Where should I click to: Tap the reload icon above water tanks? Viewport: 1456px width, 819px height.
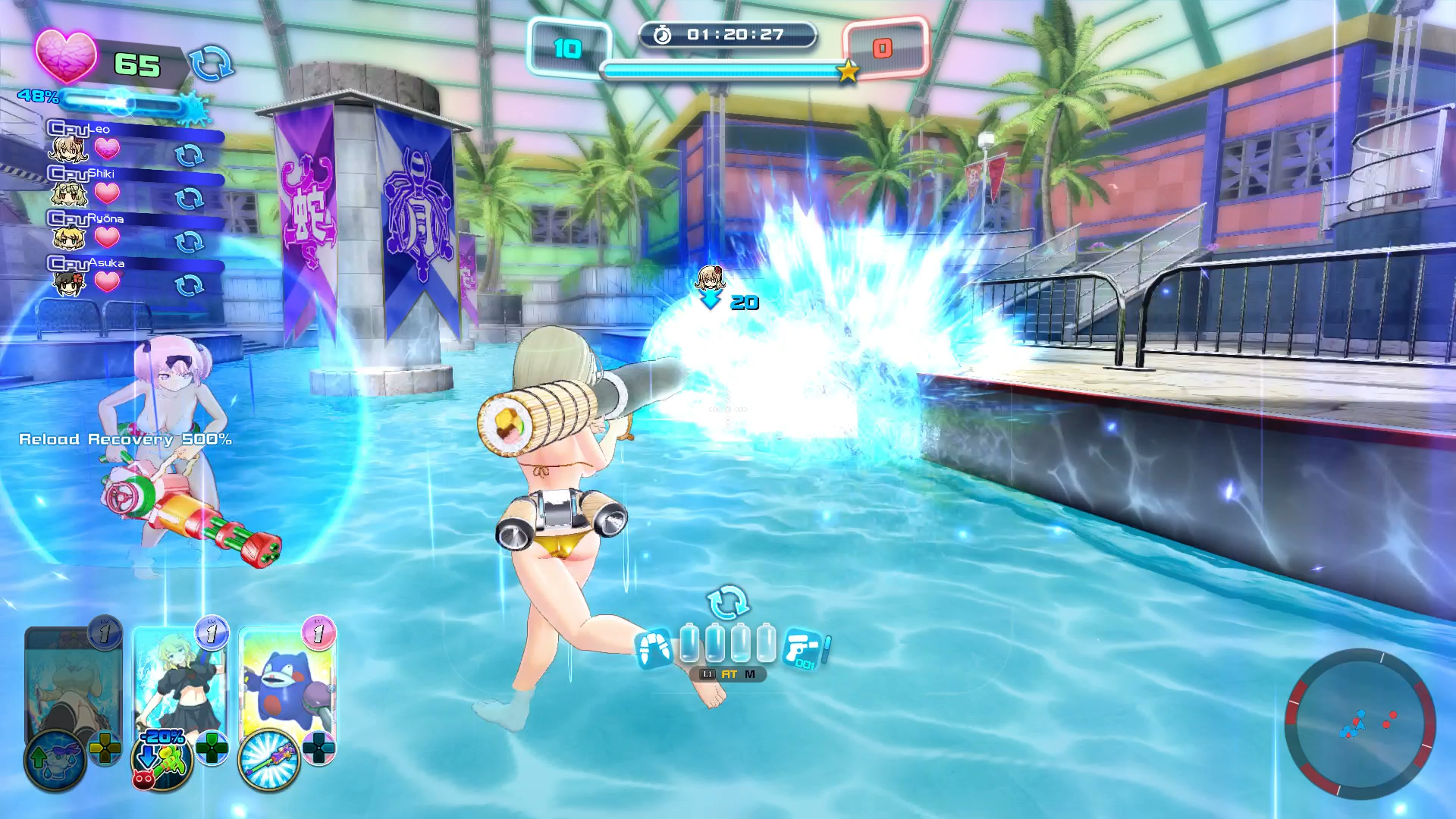[727, 602]
